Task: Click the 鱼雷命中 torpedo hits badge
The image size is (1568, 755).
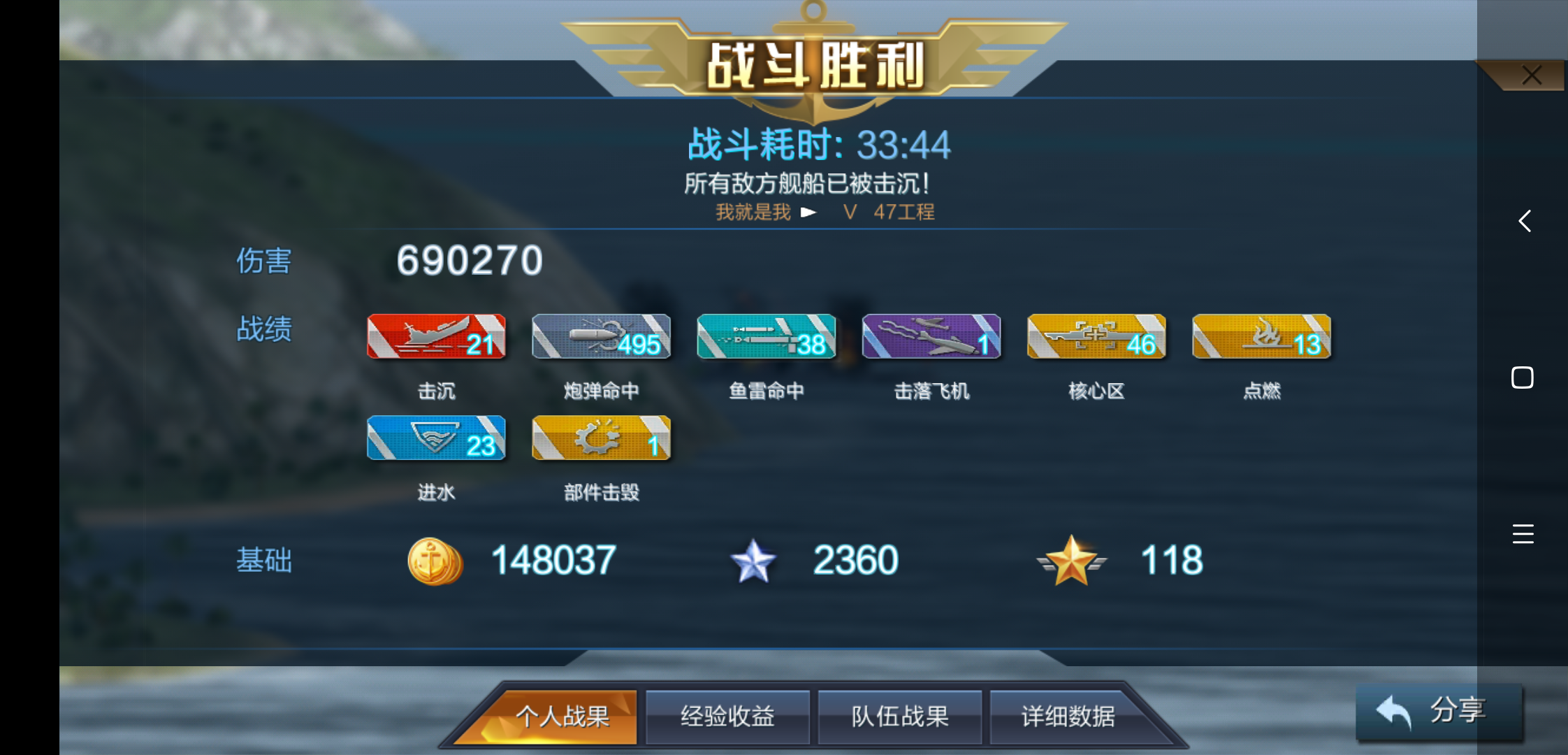Action: coord(766,336)
